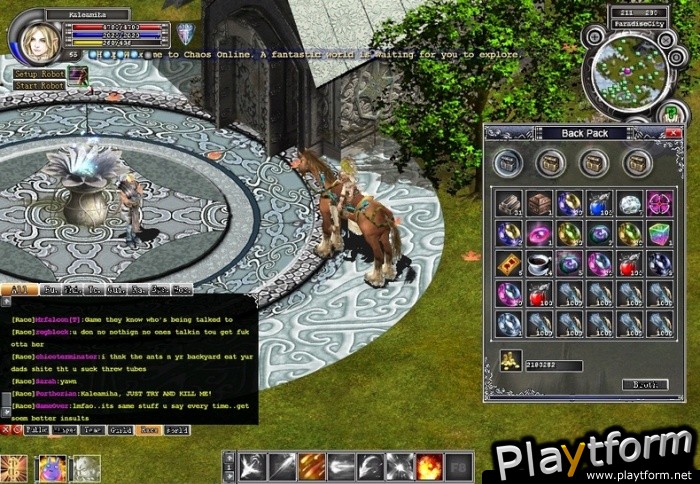Pick the pink four-petal gem item
700x484 pixels.
click(658, 203)
